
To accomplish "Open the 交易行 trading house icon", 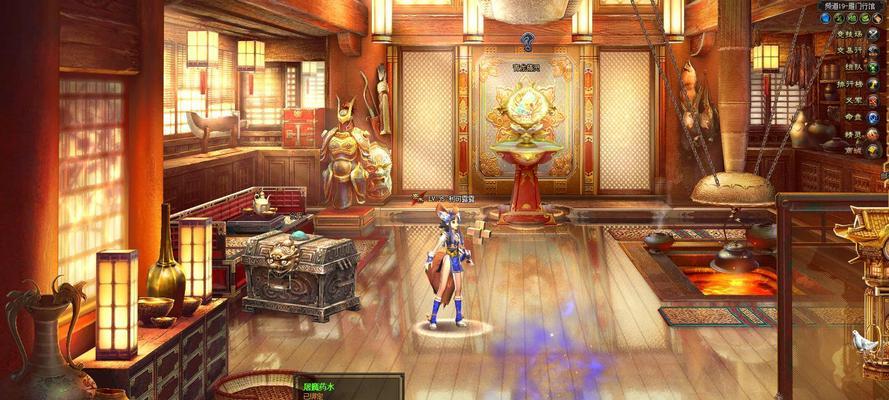I will coord(873,49).
